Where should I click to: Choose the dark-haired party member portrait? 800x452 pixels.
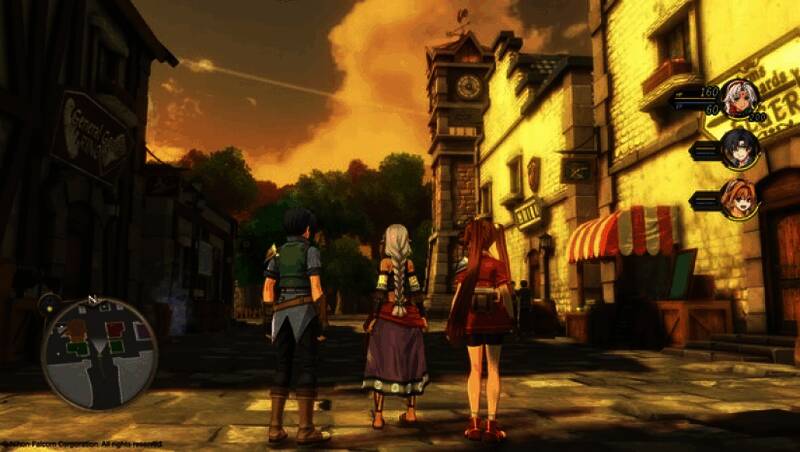point(740,148)
